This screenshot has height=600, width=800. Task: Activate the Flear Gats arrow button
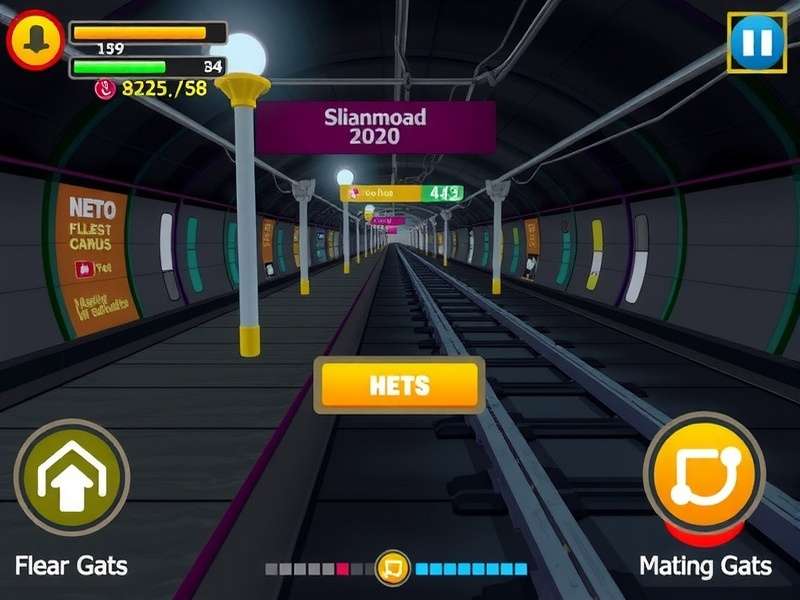71,477
